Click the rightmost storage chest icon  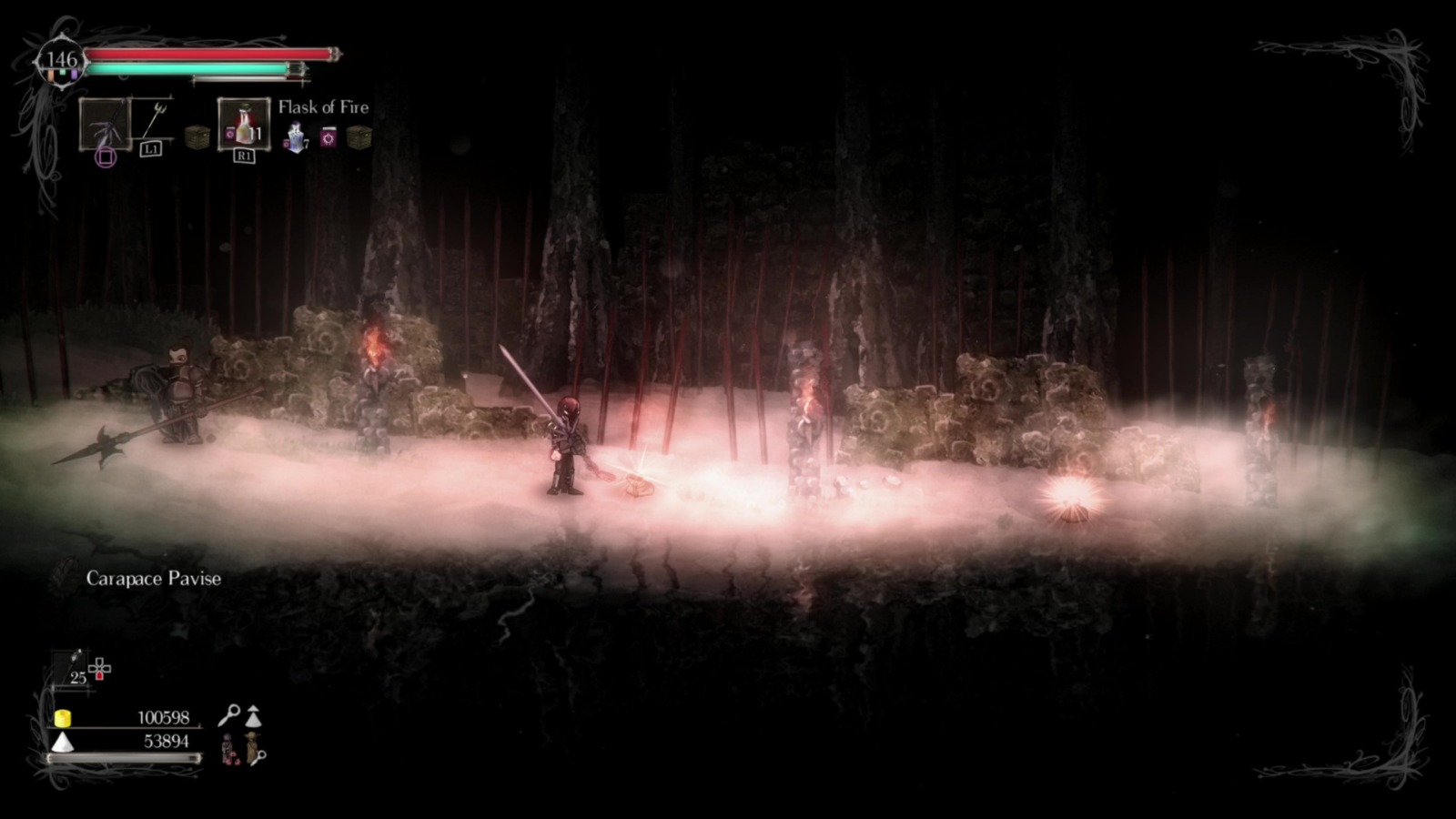[359, 136]
